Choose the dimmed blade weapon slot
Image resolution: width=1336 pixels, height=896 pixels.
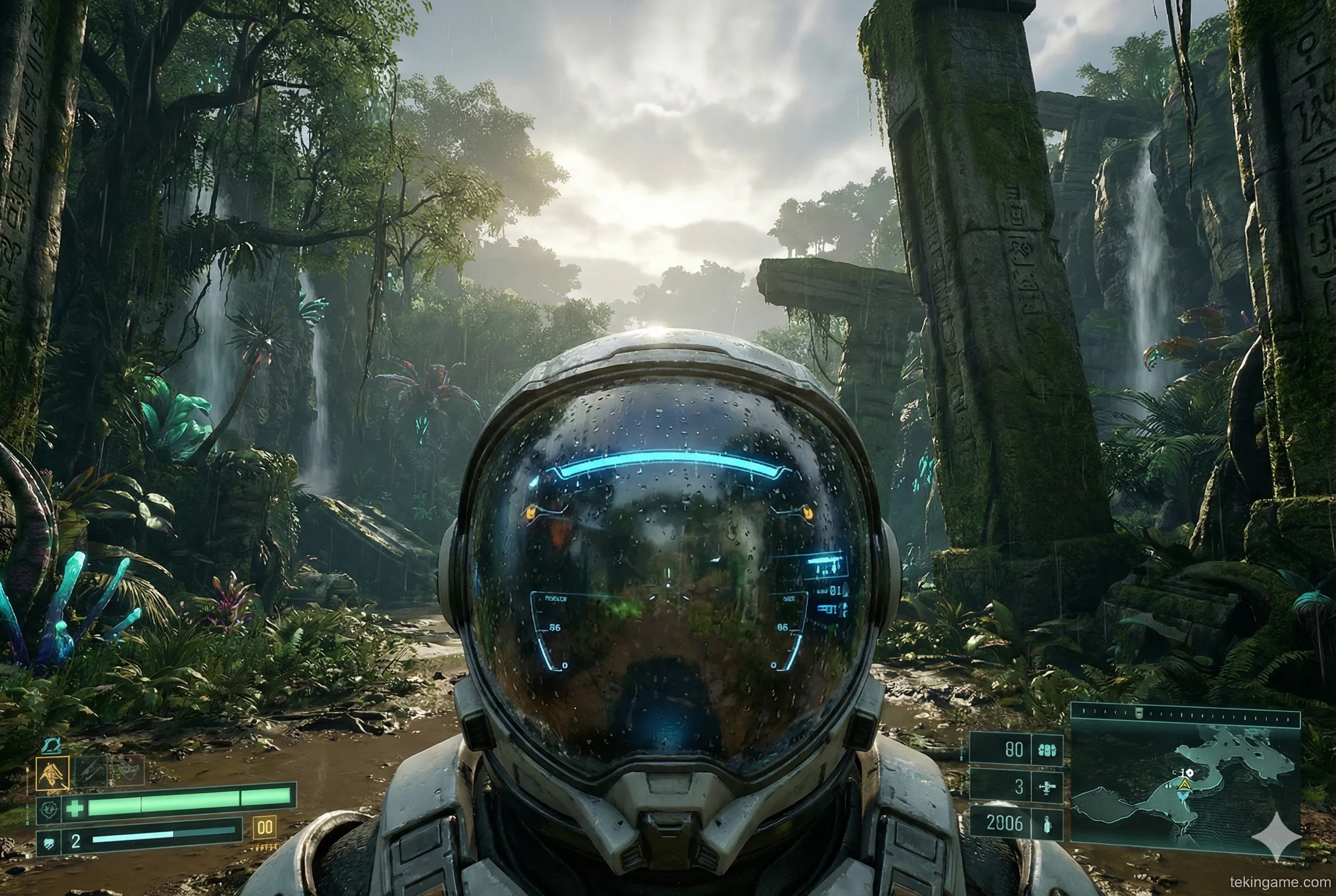91,771
